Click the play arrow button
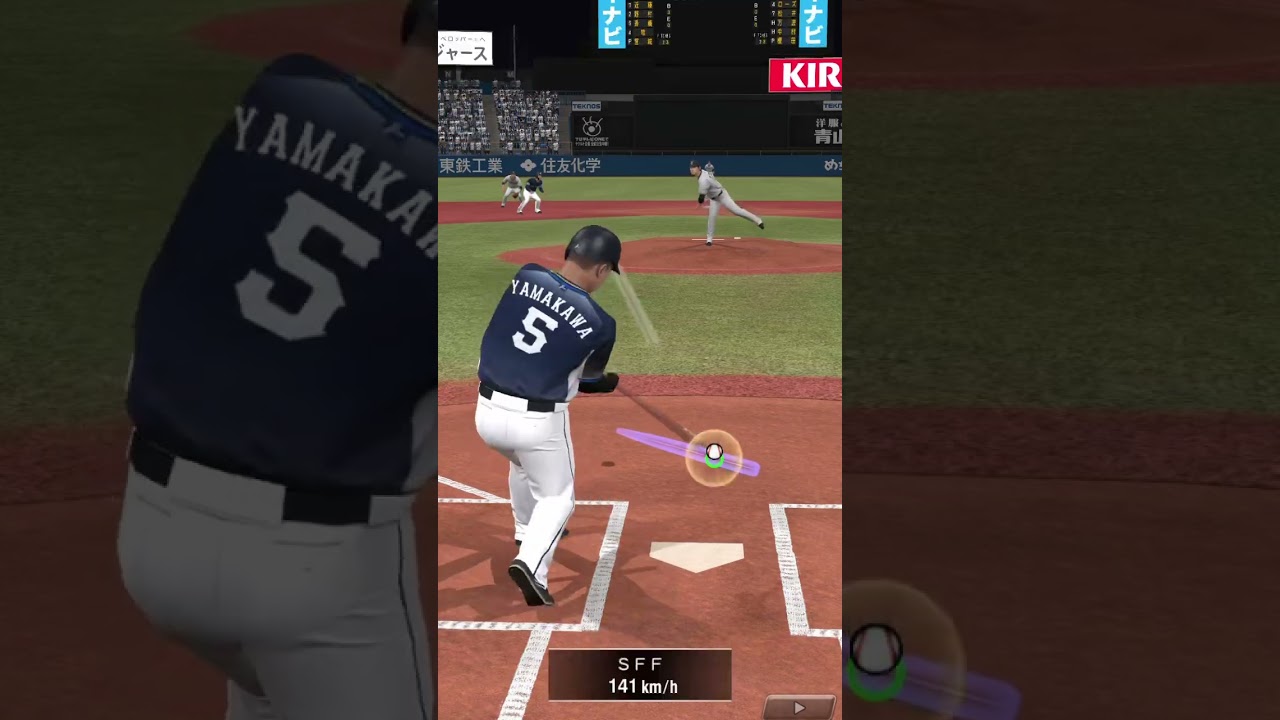This screenshot has width=1280, height=720. (x=799, y=707)
